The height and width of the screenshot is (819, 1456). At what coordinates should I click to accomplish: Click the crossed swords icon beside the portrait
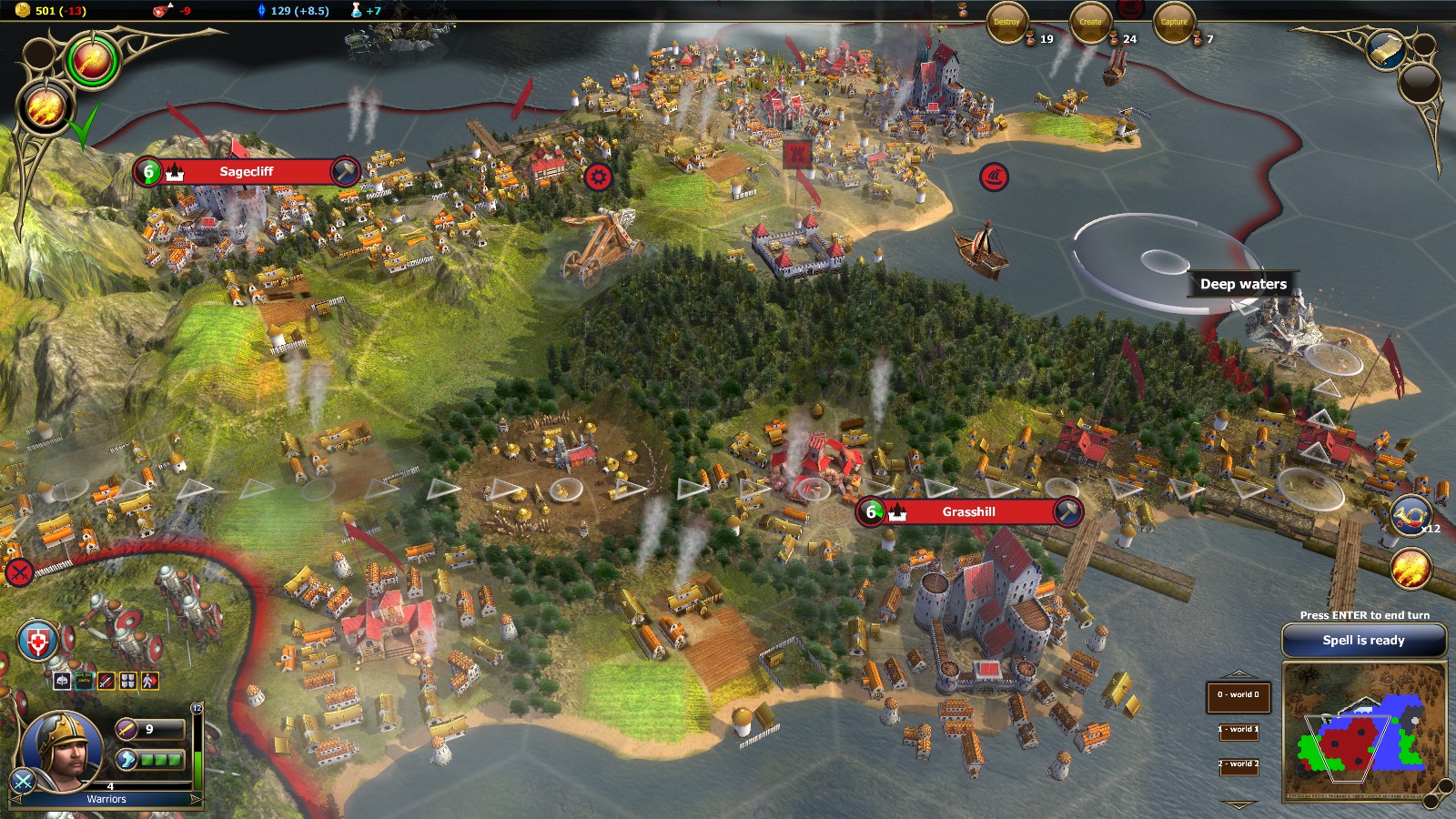pyautogui.click(x=22, y=781)
